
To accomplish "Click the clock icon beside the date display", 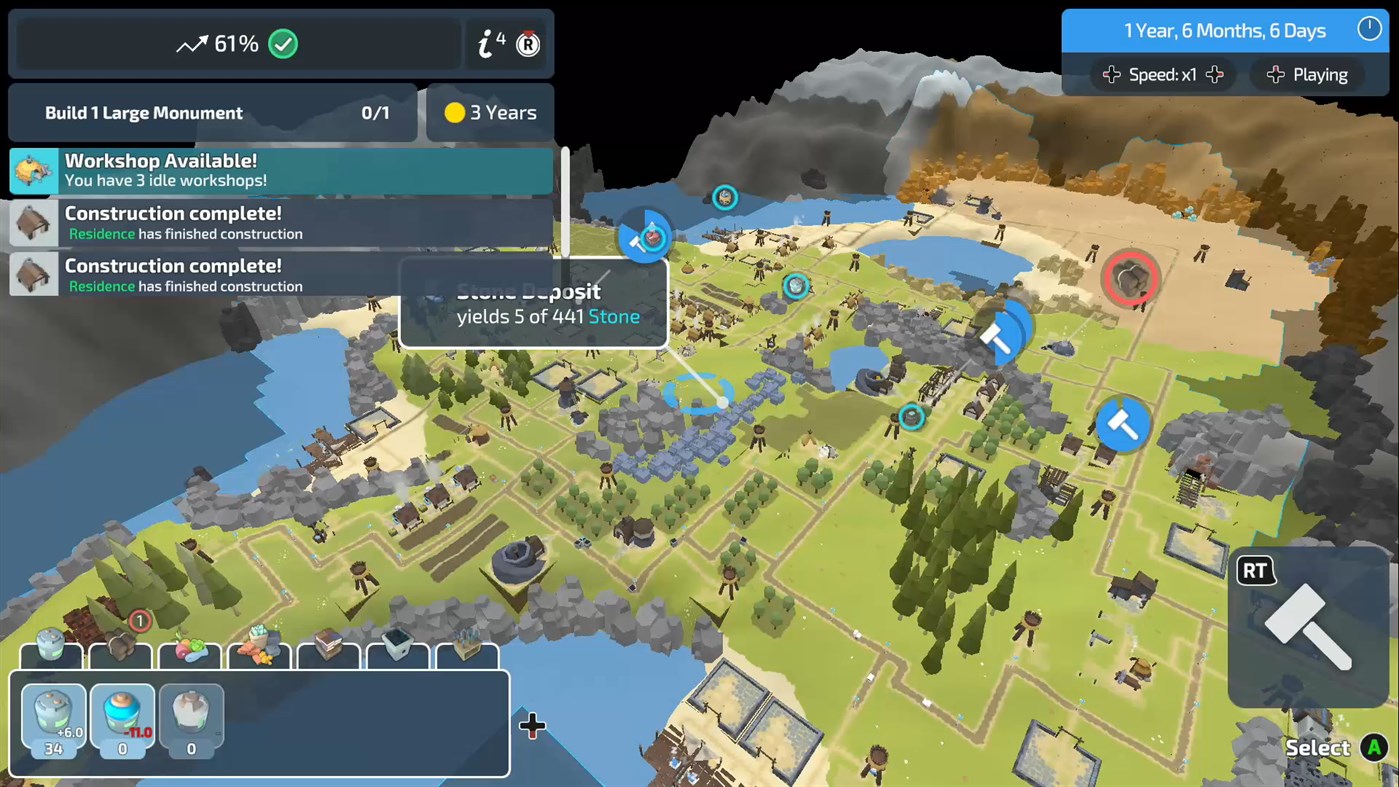I will [x=1369, y=29].
